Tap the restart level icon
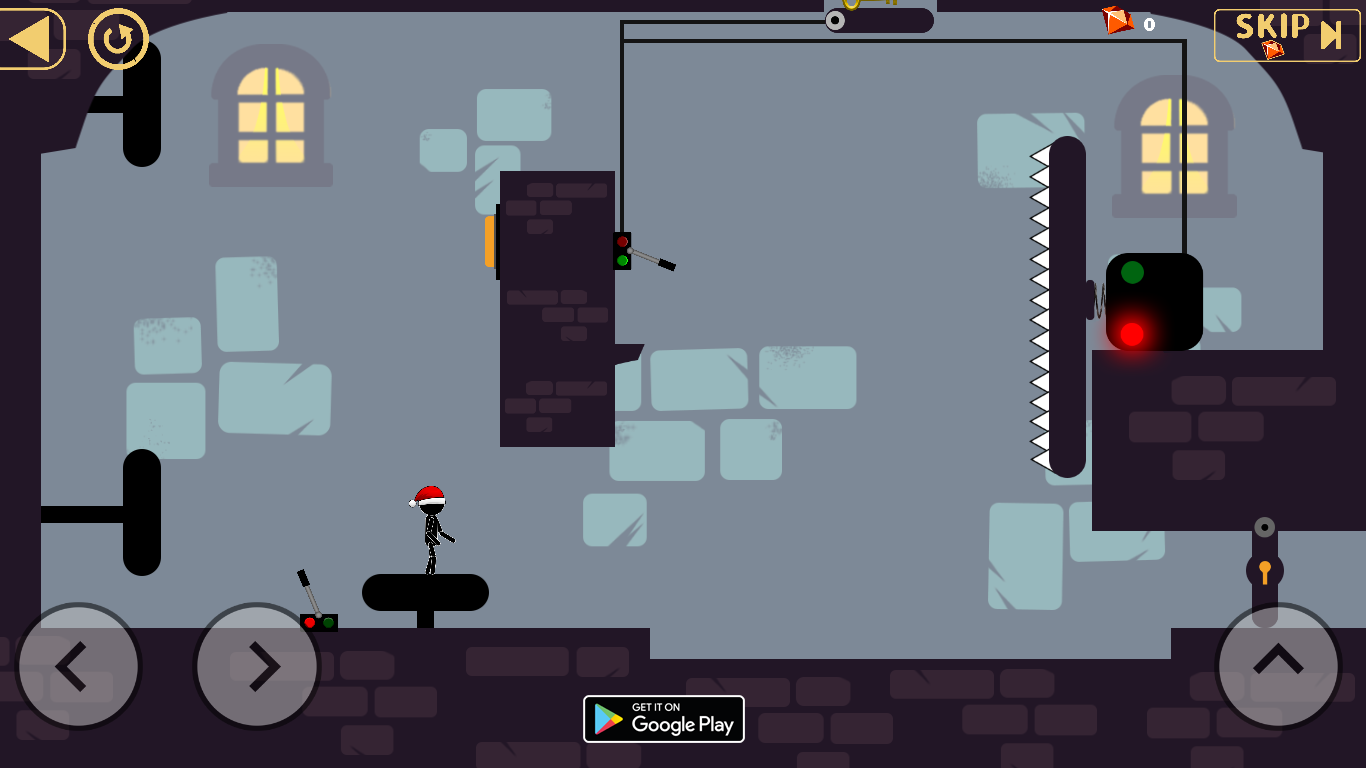 click(x=117, y=38)
